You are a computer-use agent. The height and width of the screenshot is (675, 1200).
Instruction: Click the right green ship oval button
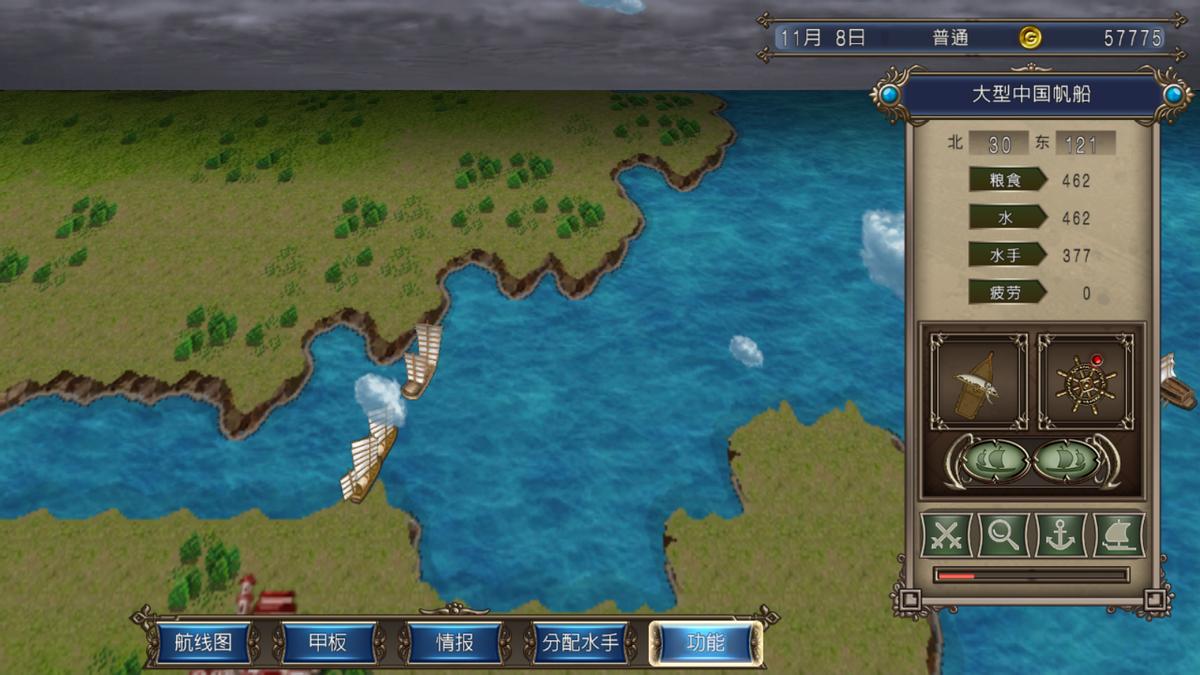pos(1068,460)
